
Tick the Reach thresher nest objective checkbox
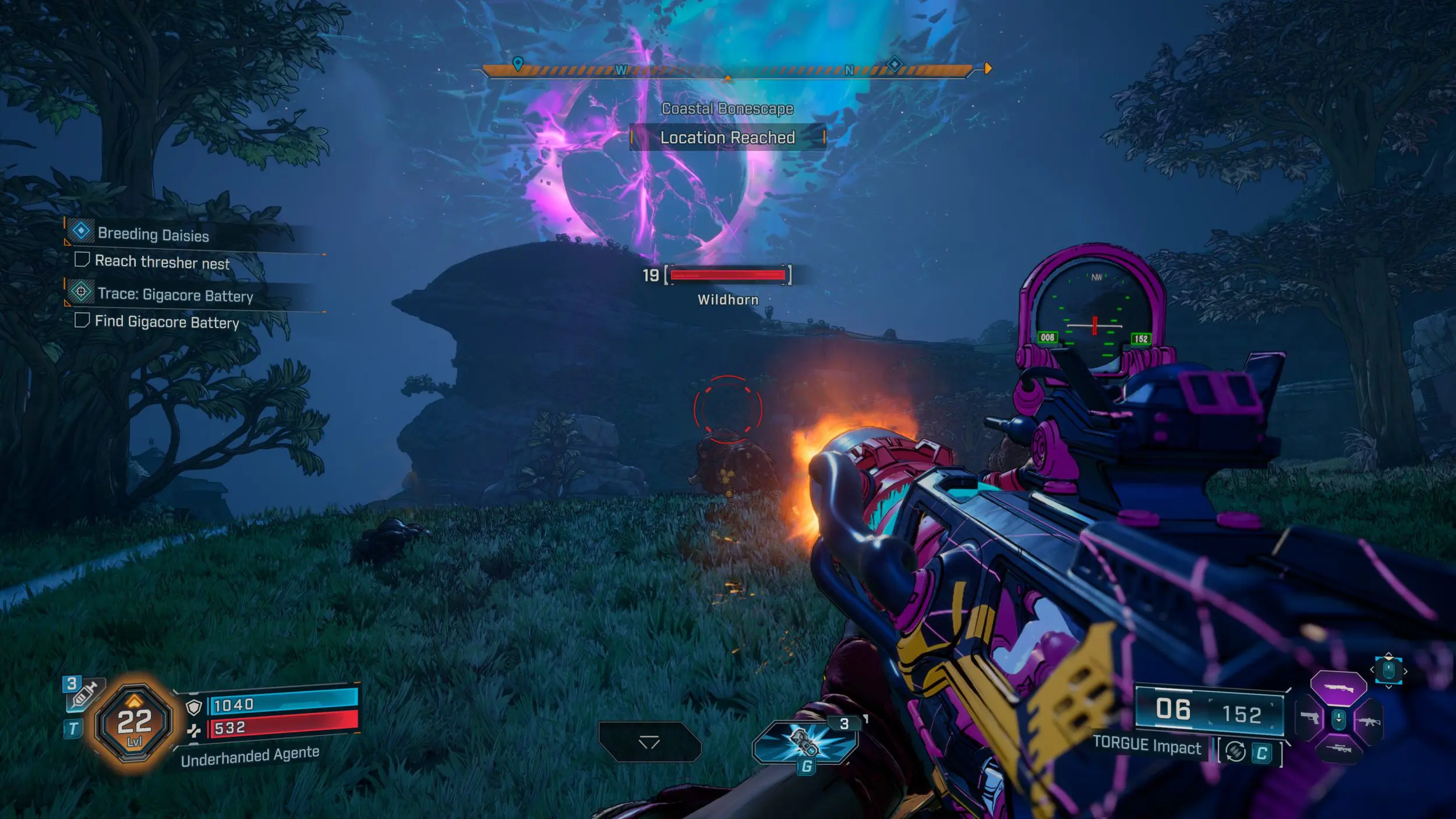click(82, 260)
